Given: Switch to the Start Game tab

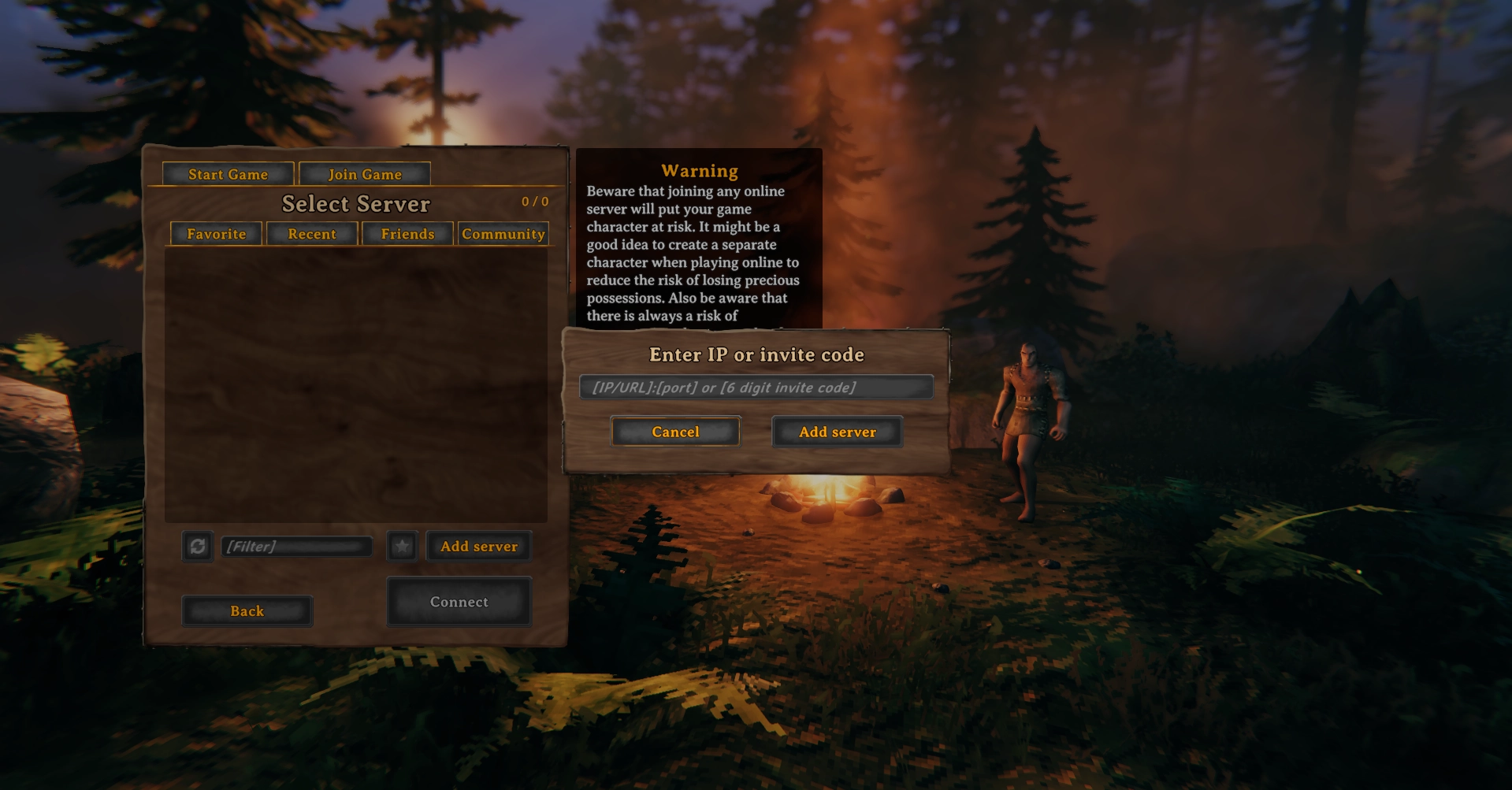Looking at the screenshot, I should tap(228, 174).
